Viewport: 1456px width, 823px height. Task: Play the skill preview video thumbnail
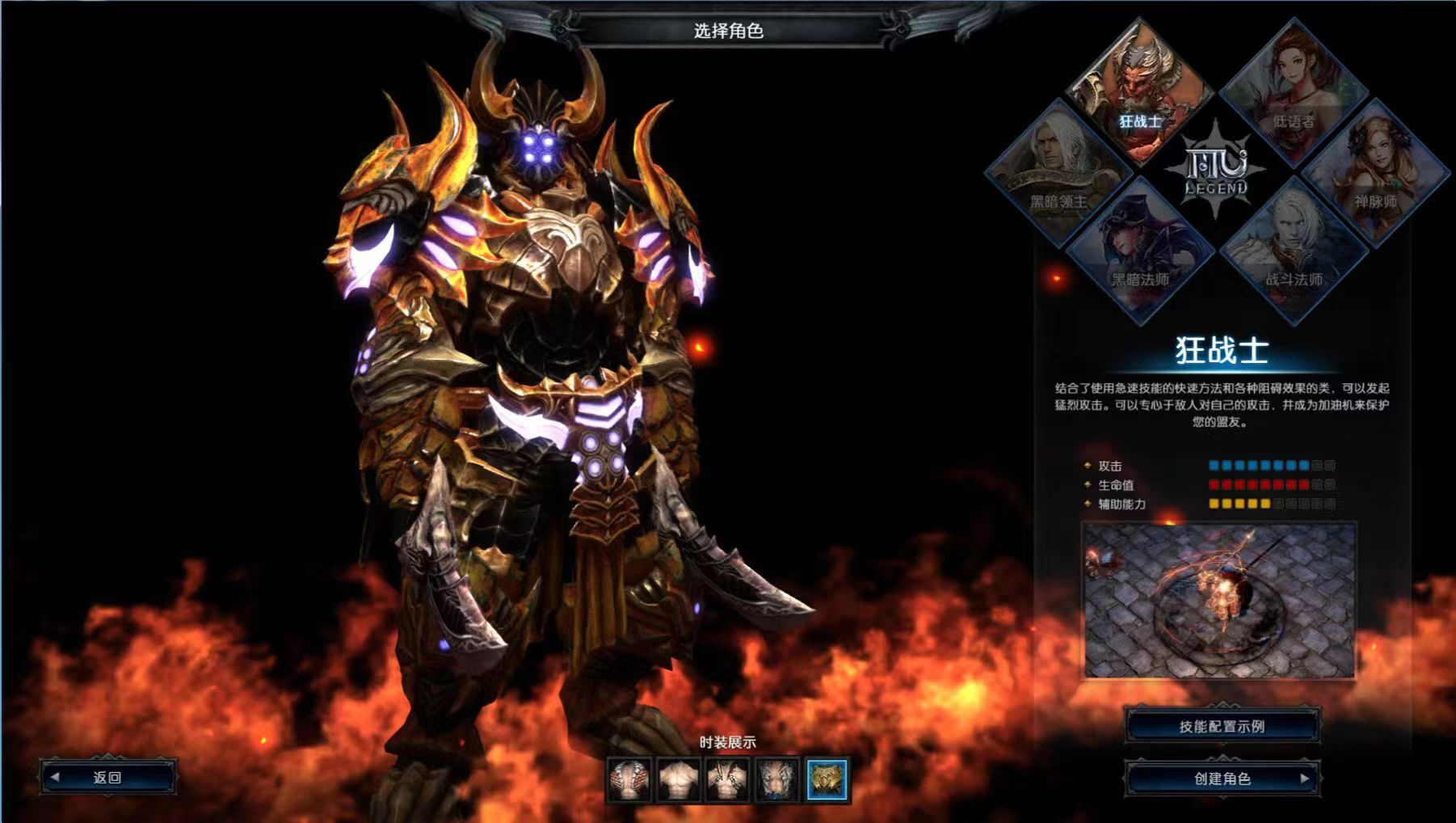point(1219,601)
